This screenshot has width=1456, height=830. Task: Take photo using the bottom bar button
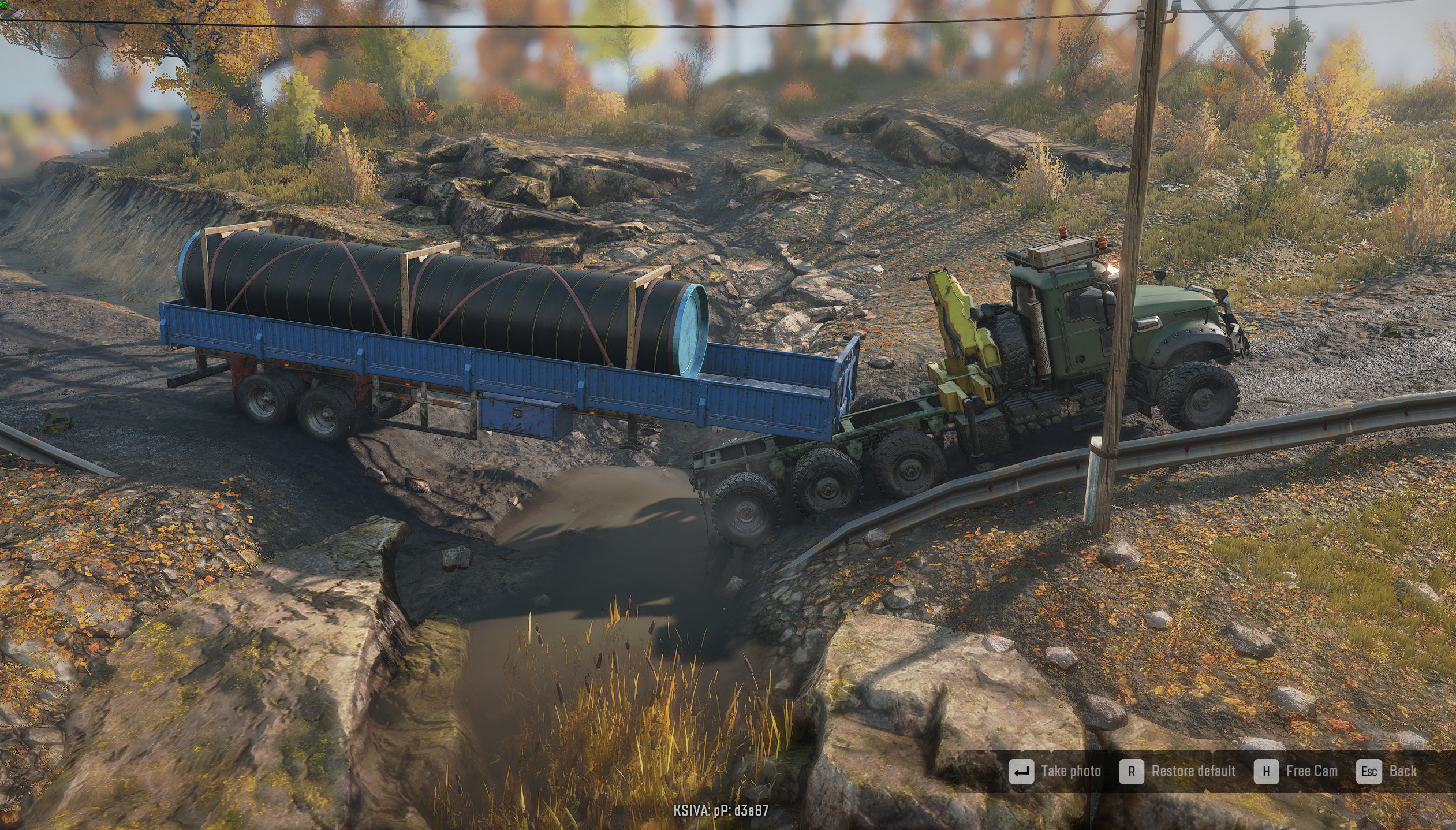pos(1055,772)
